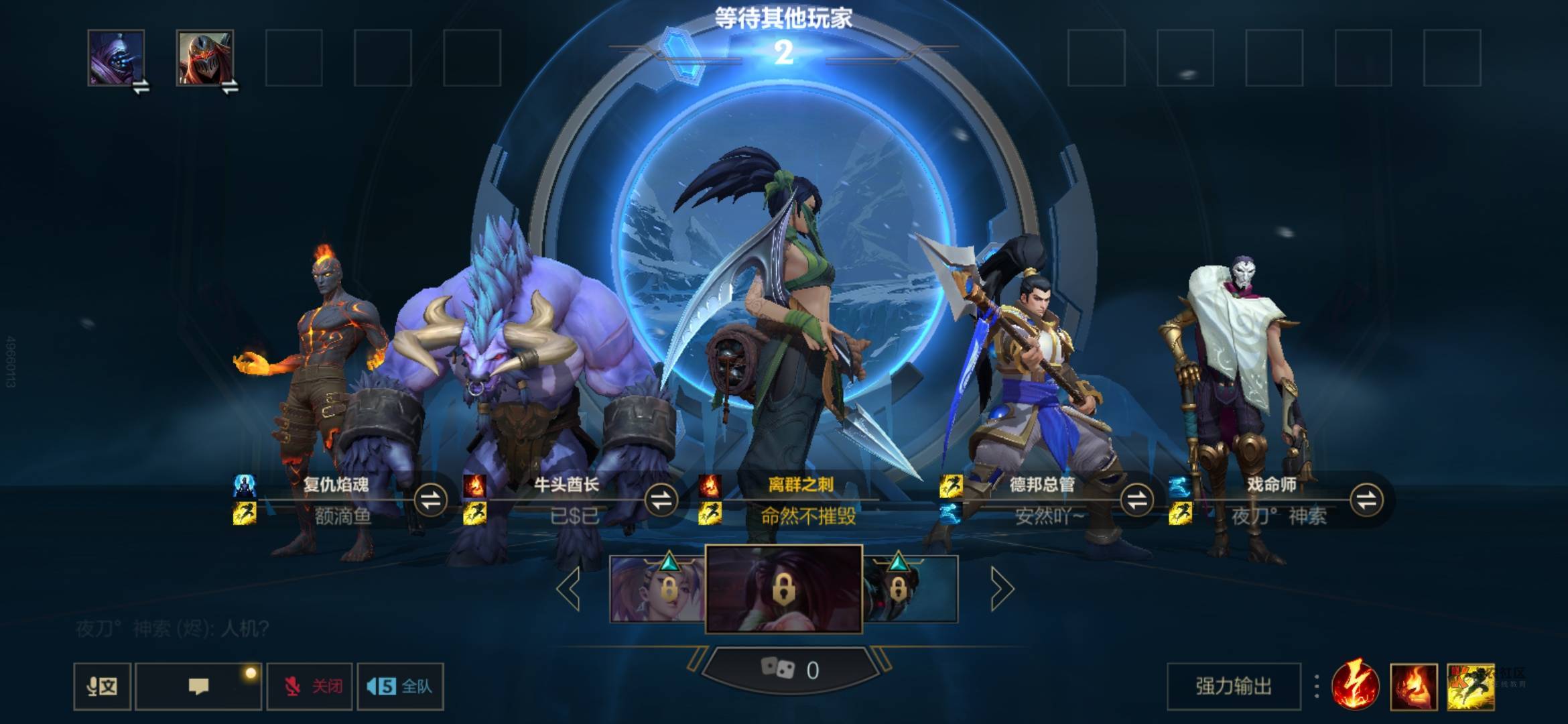Change the Flash summoner spell
The image size is (1568, 724).
[x=1470, y=686]
